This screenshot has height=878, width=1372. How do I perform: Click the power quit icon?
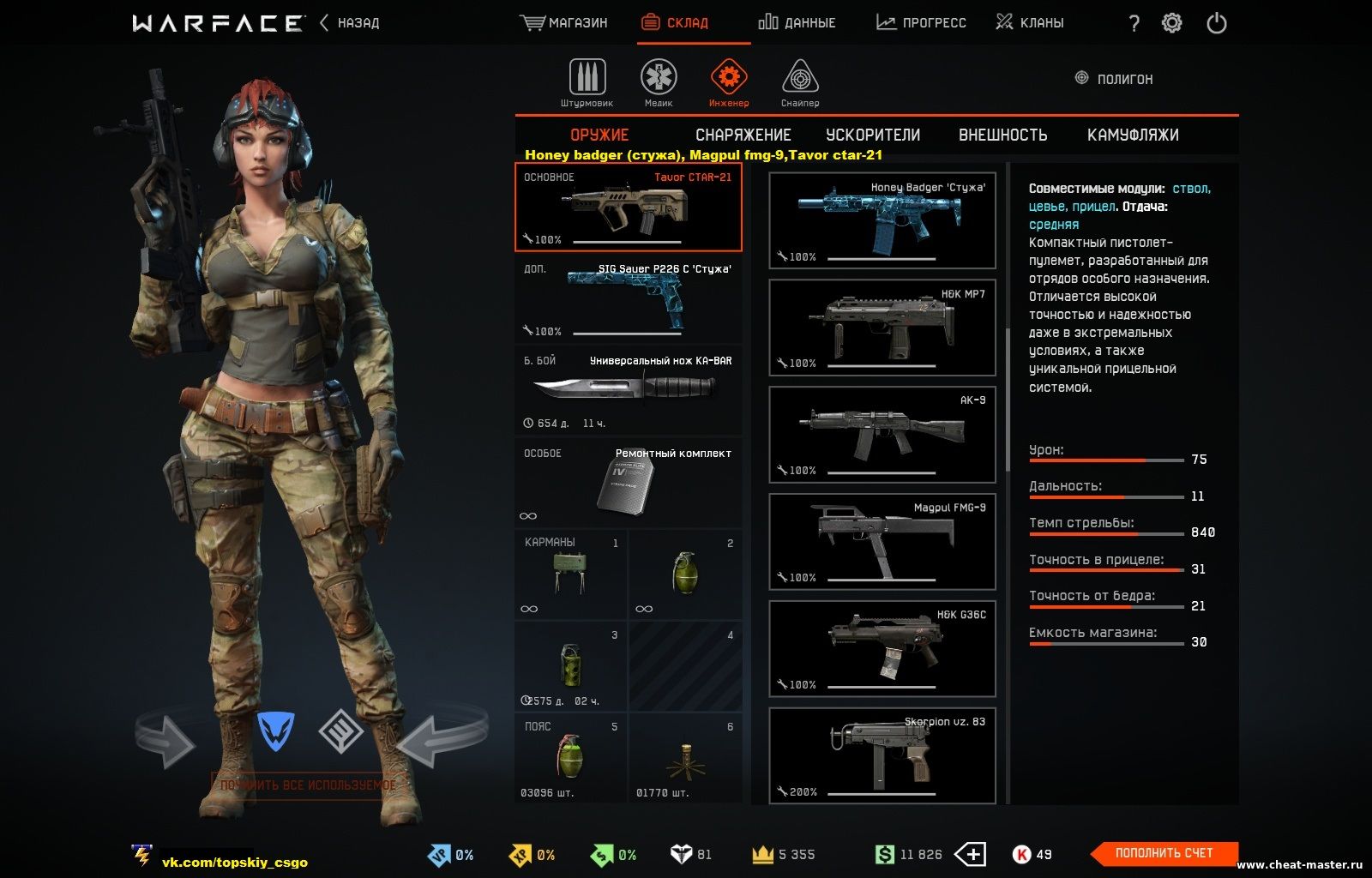click(1216, 23)
